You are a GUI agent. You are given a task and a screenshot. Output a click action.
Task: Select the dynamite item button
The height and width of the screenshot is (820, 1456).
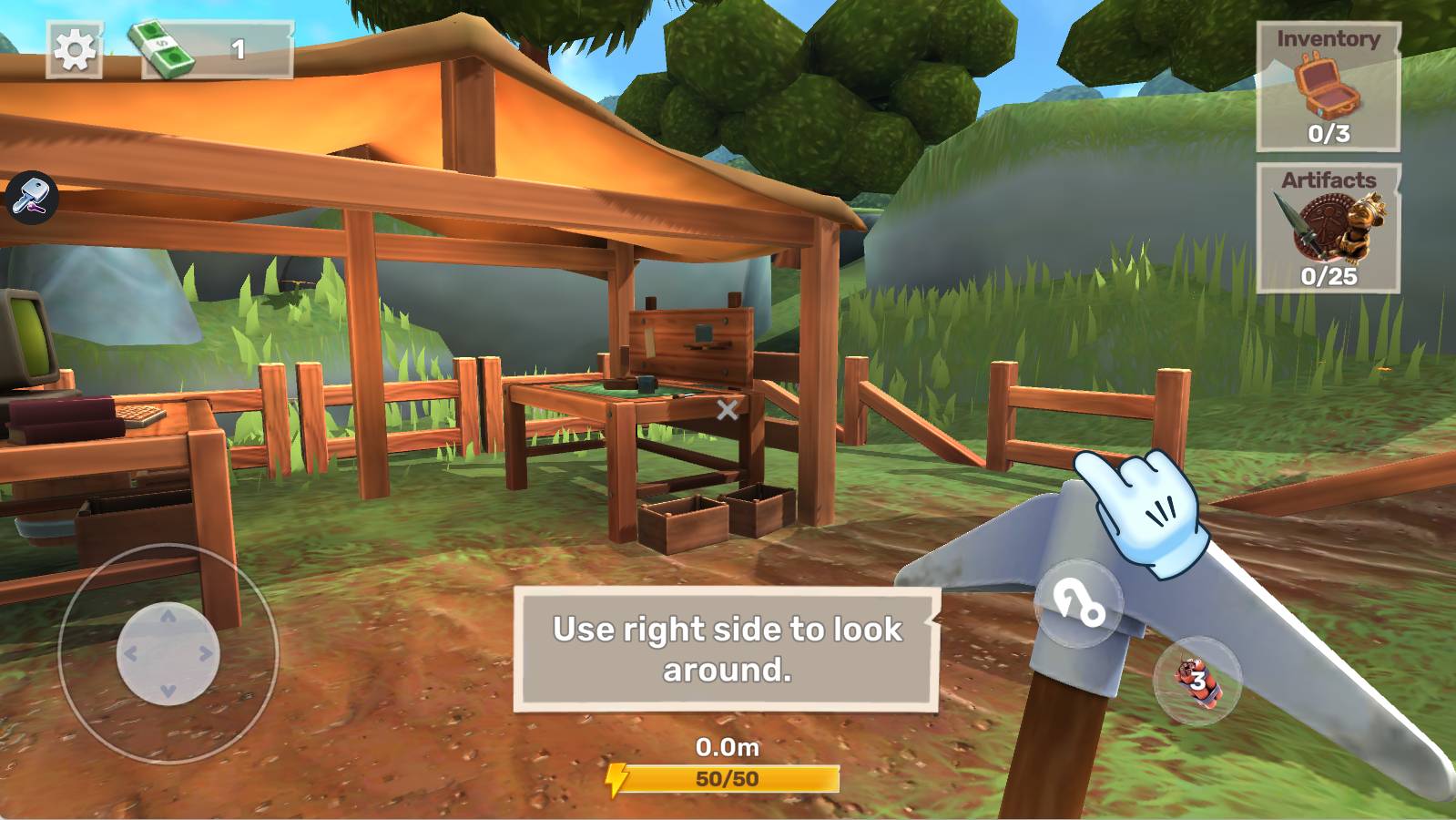tap(1196, 681)
